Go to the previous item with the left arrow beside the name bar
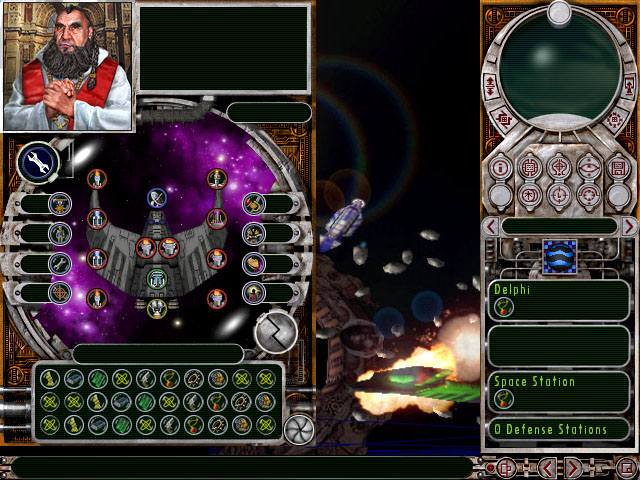The height and width of the screenshot is (480, 640). [x=491, y=227]
